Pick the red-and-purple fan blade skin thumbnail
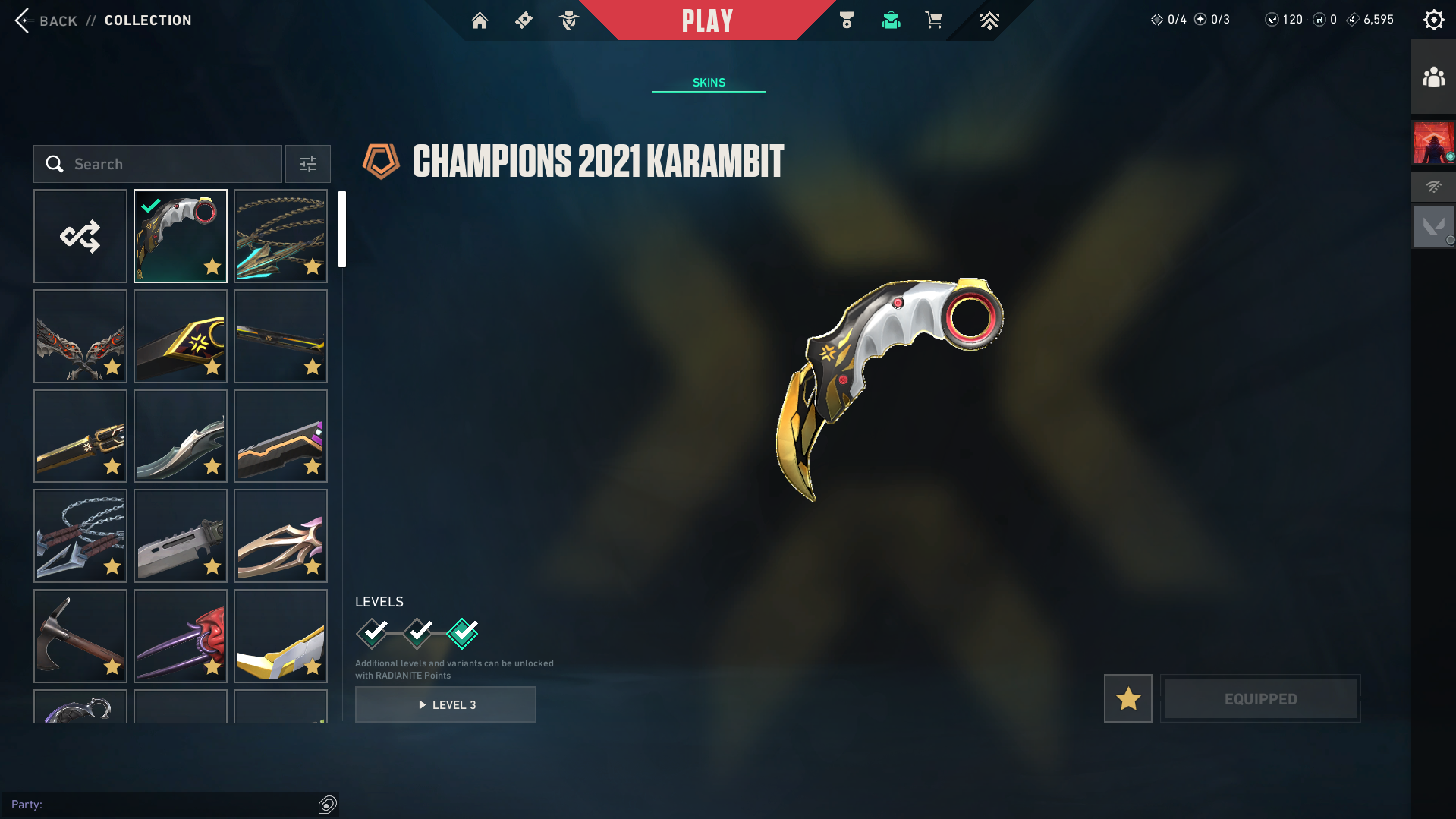Screen dimensions: 1456x819 tap(181, 636)
